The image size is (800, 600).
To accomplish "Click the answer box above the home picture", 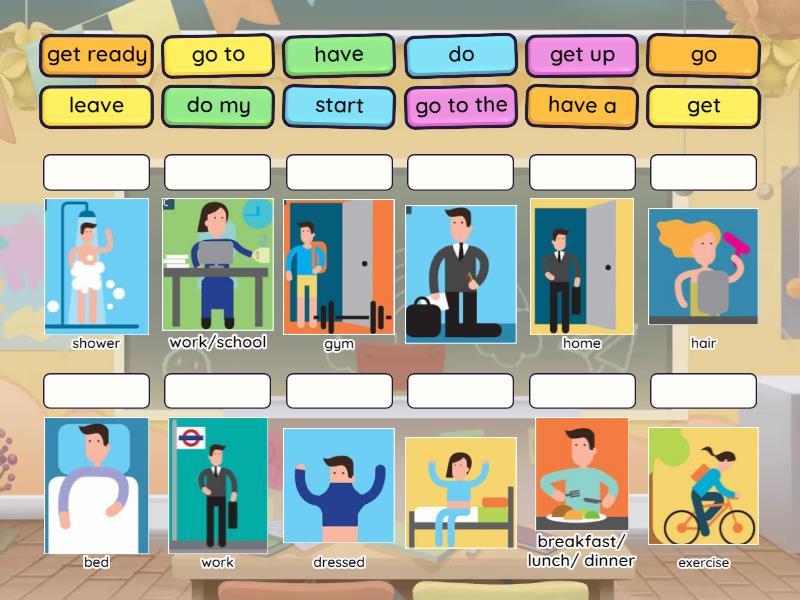I will click(582, 172).
